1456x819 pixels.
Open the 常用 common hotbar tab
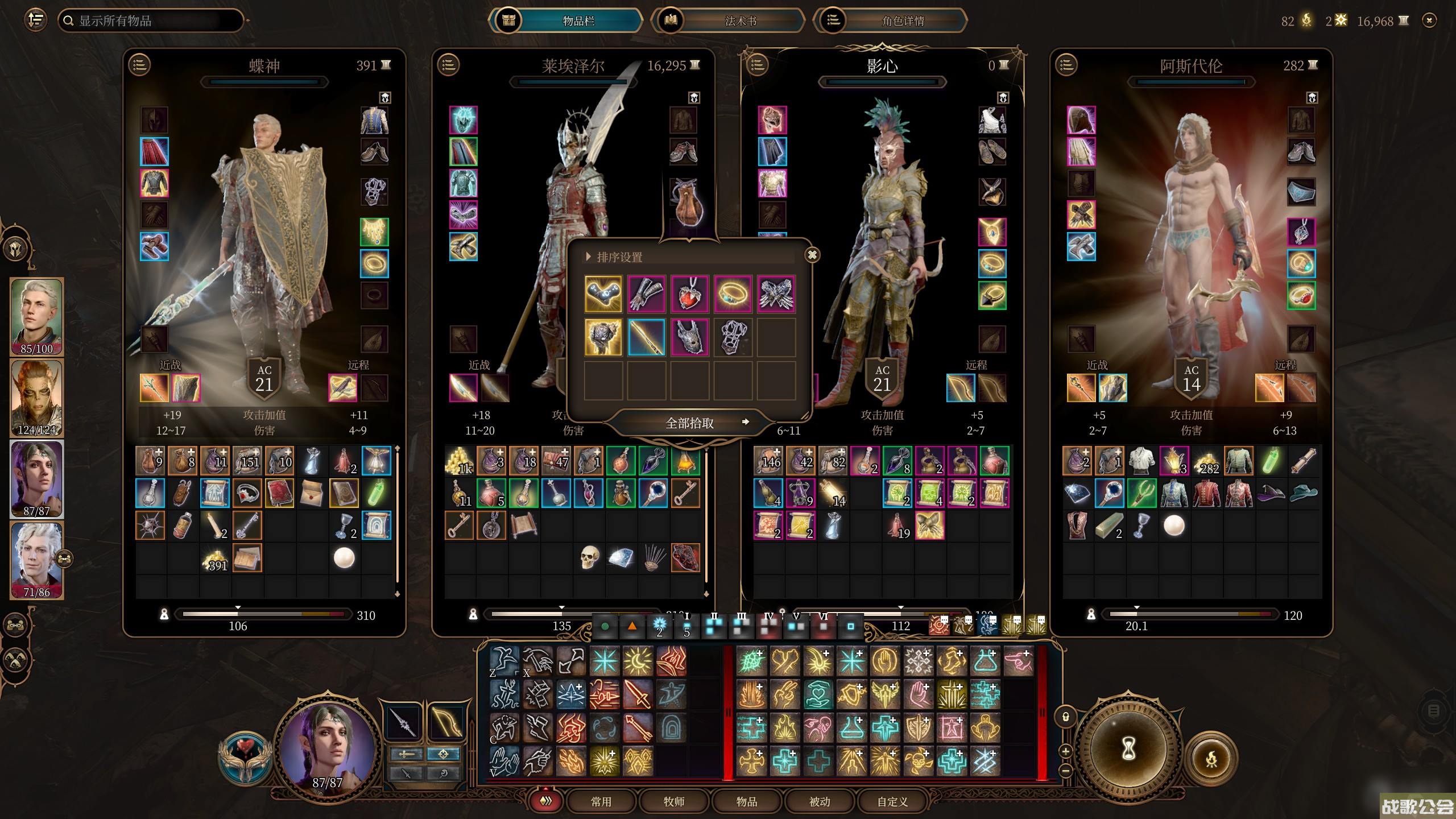tap(601, 801)
